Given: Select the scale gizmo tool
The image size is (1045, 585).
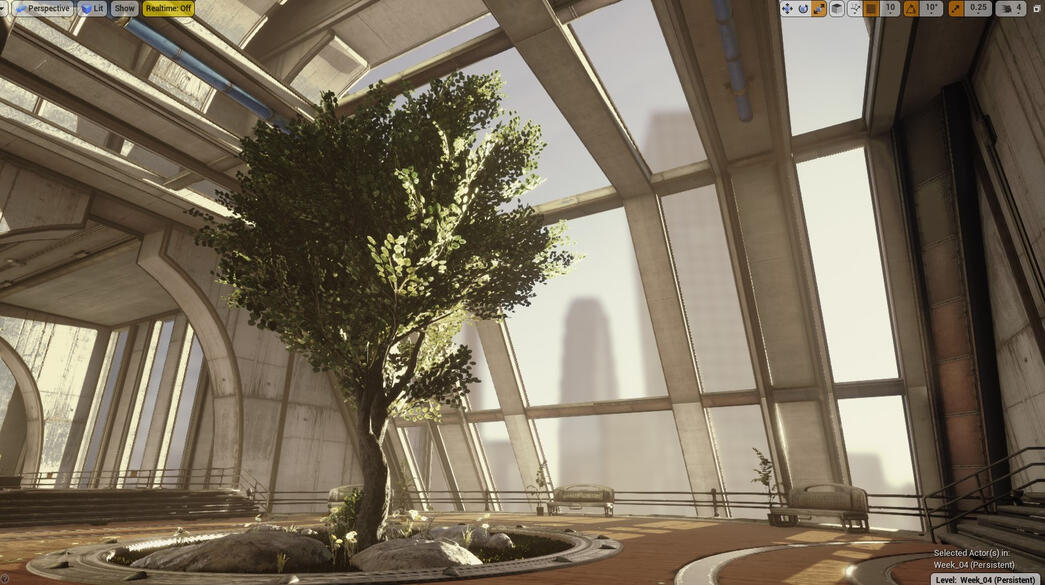Looking at the screenshot, I should tap(819, 8).
